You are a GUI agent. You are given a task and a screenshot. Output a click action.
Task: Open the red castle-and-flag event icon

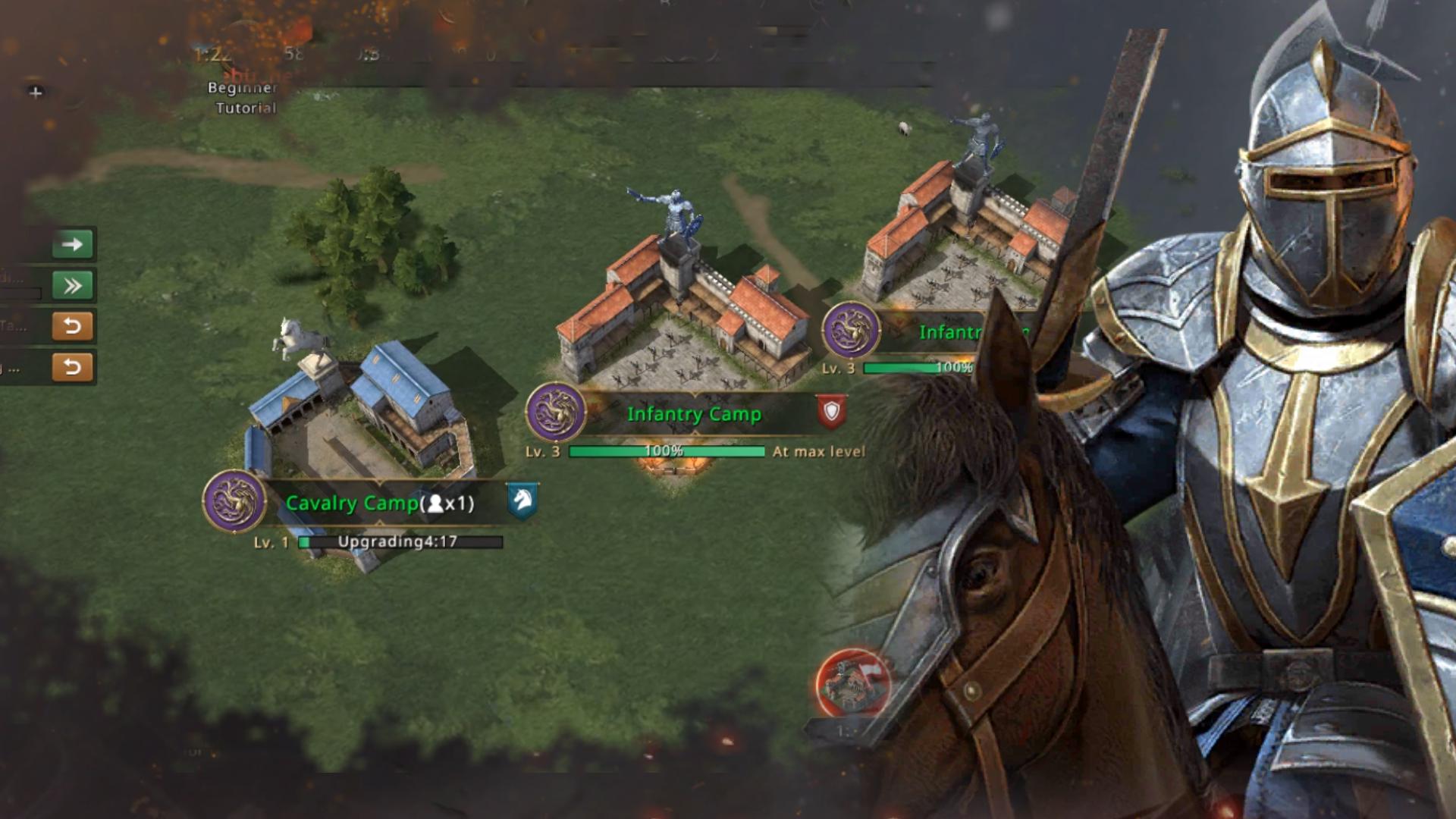click(852, 682)
